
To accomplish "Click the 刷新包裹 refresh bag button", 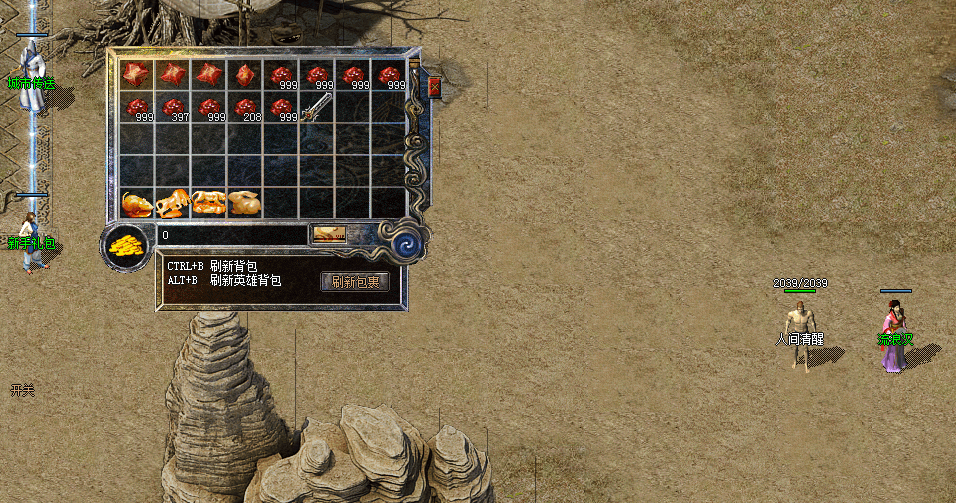I will click(x=355, y=282).
